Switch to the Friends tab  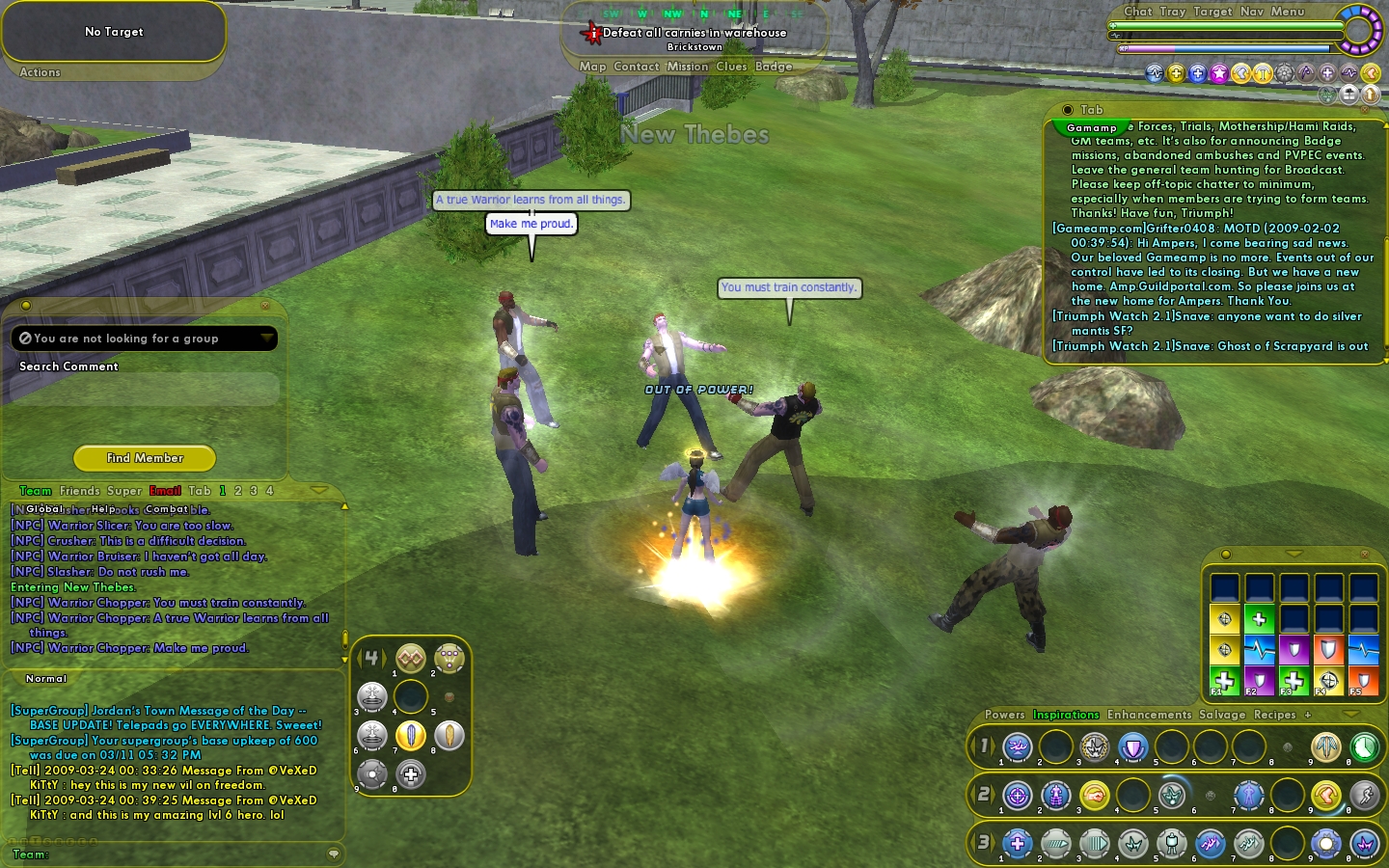(x=79, y=491)
